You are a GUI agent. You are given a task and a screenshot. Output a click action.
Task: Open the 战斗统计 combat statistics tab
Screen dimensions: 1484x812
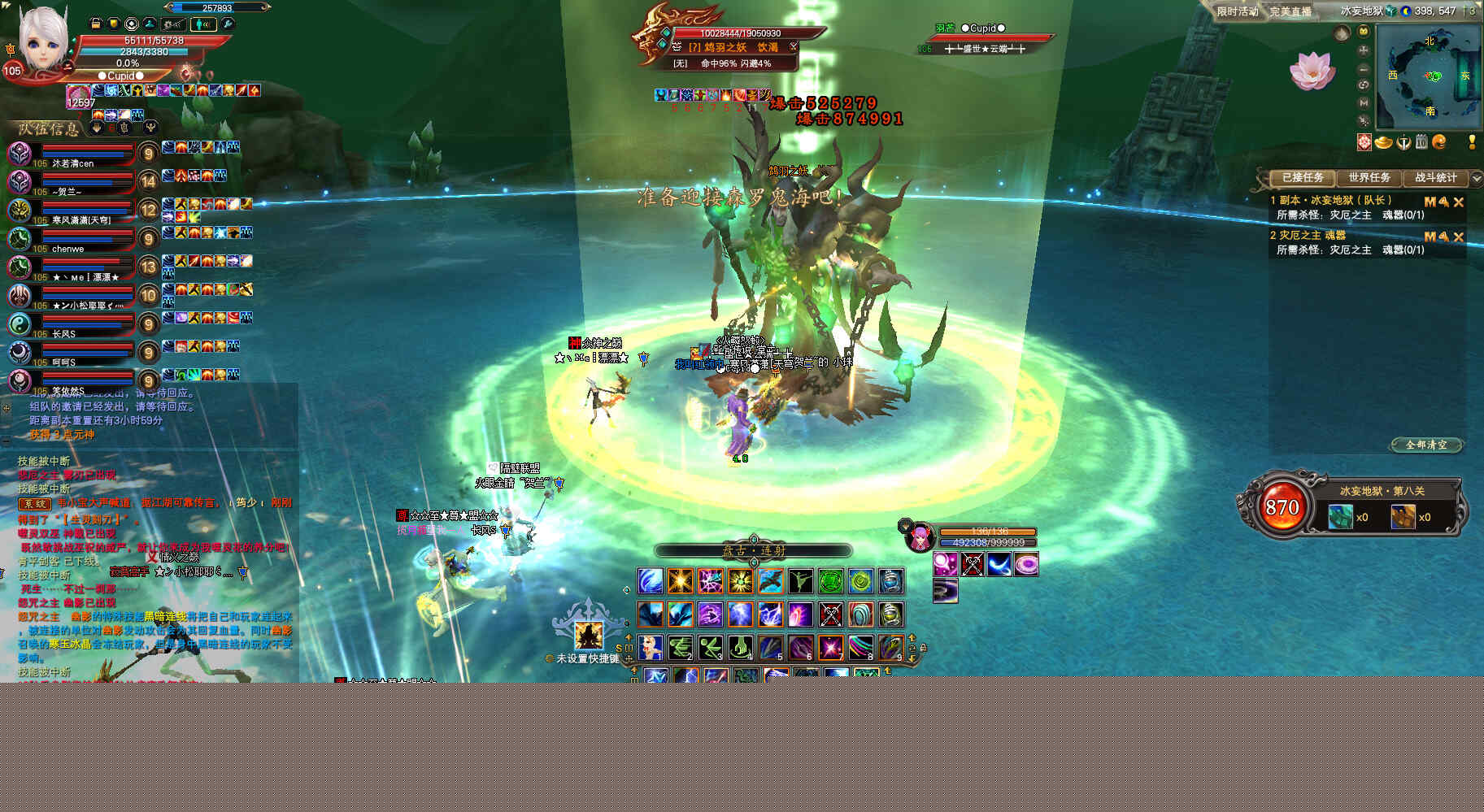(x=1435, y=177)
